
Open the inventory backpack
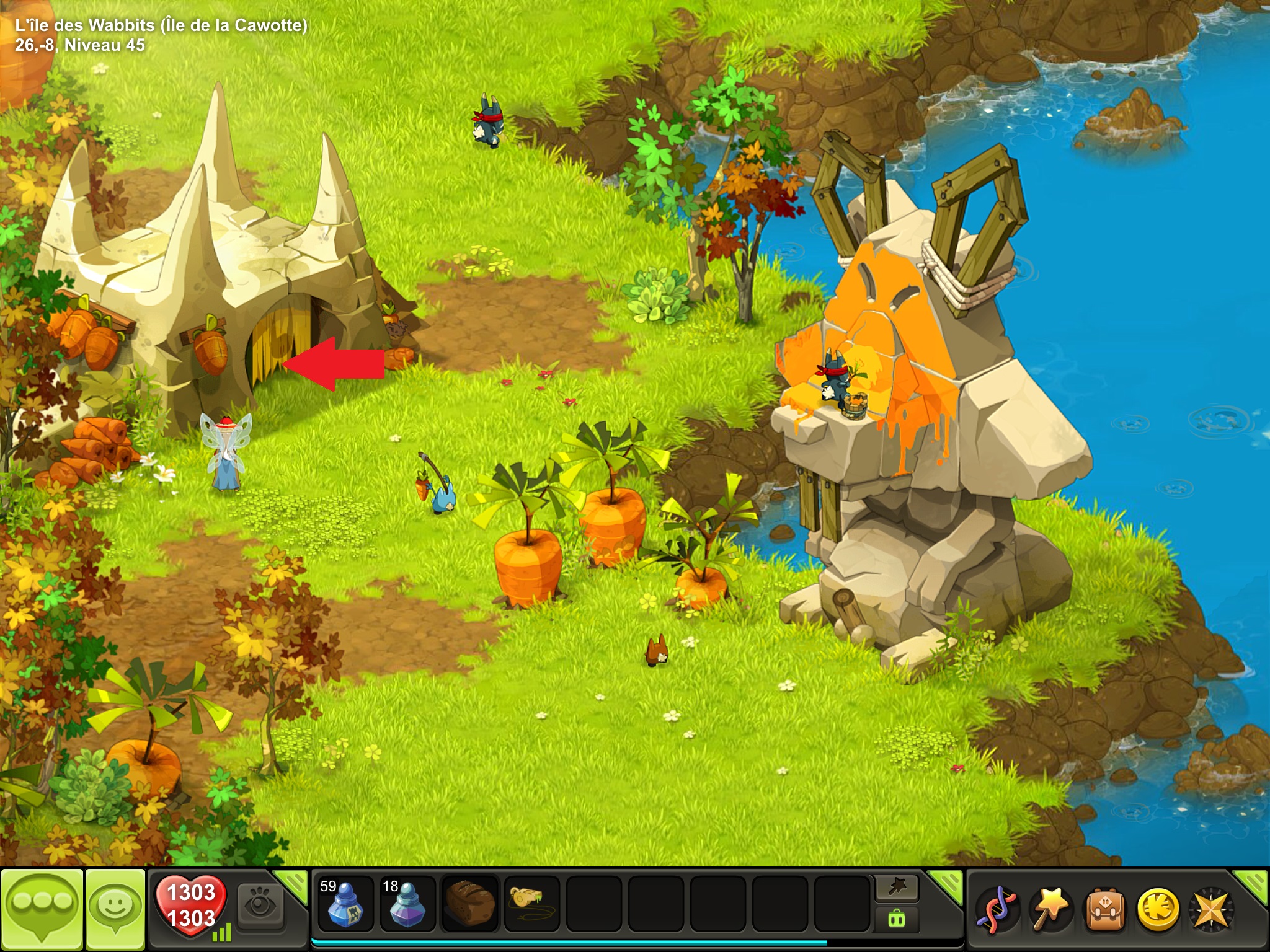point(1104,910)
